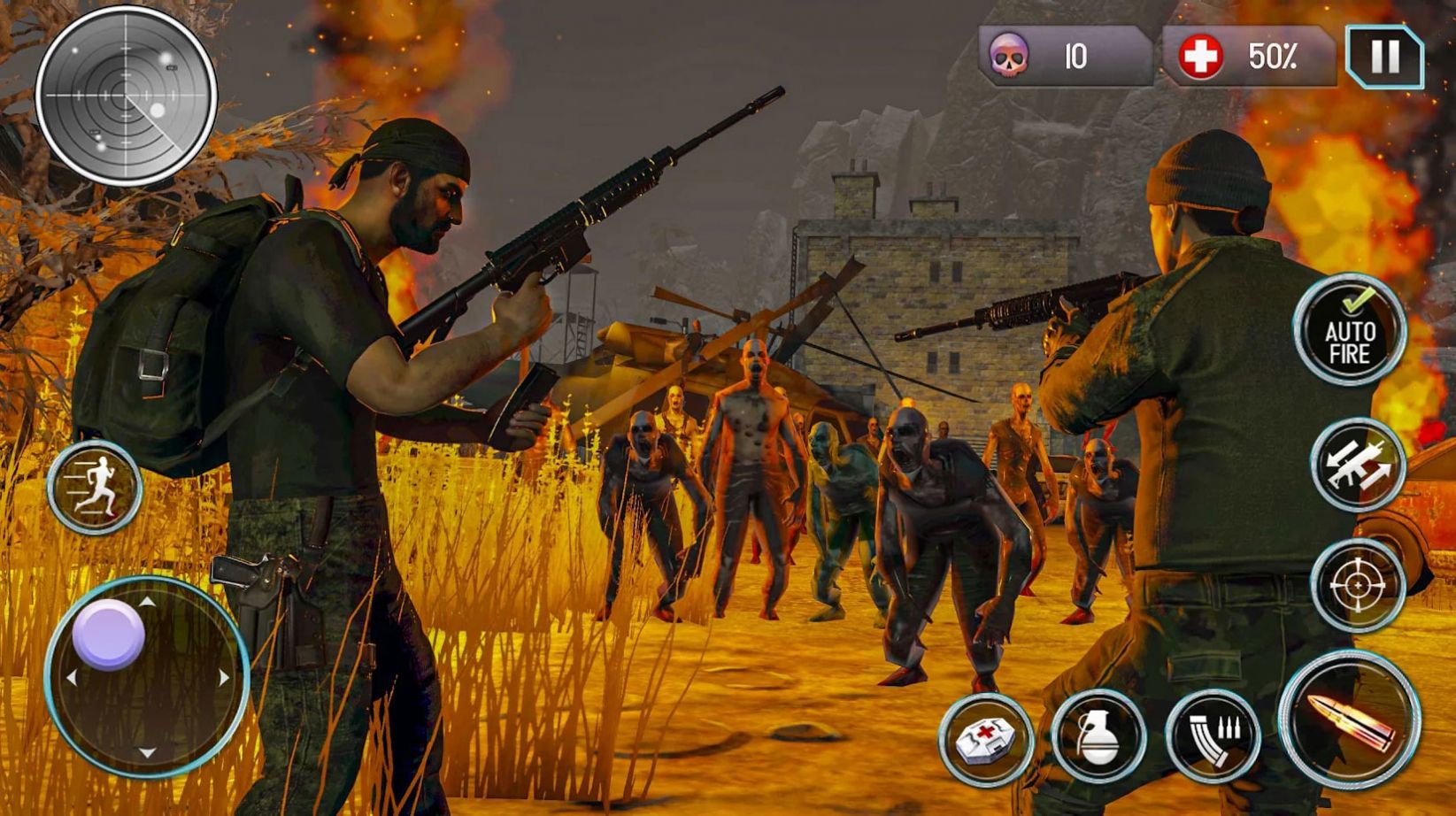Activate the crosshair aim button
The image size is (1456, 816).
coord(1358,585)
